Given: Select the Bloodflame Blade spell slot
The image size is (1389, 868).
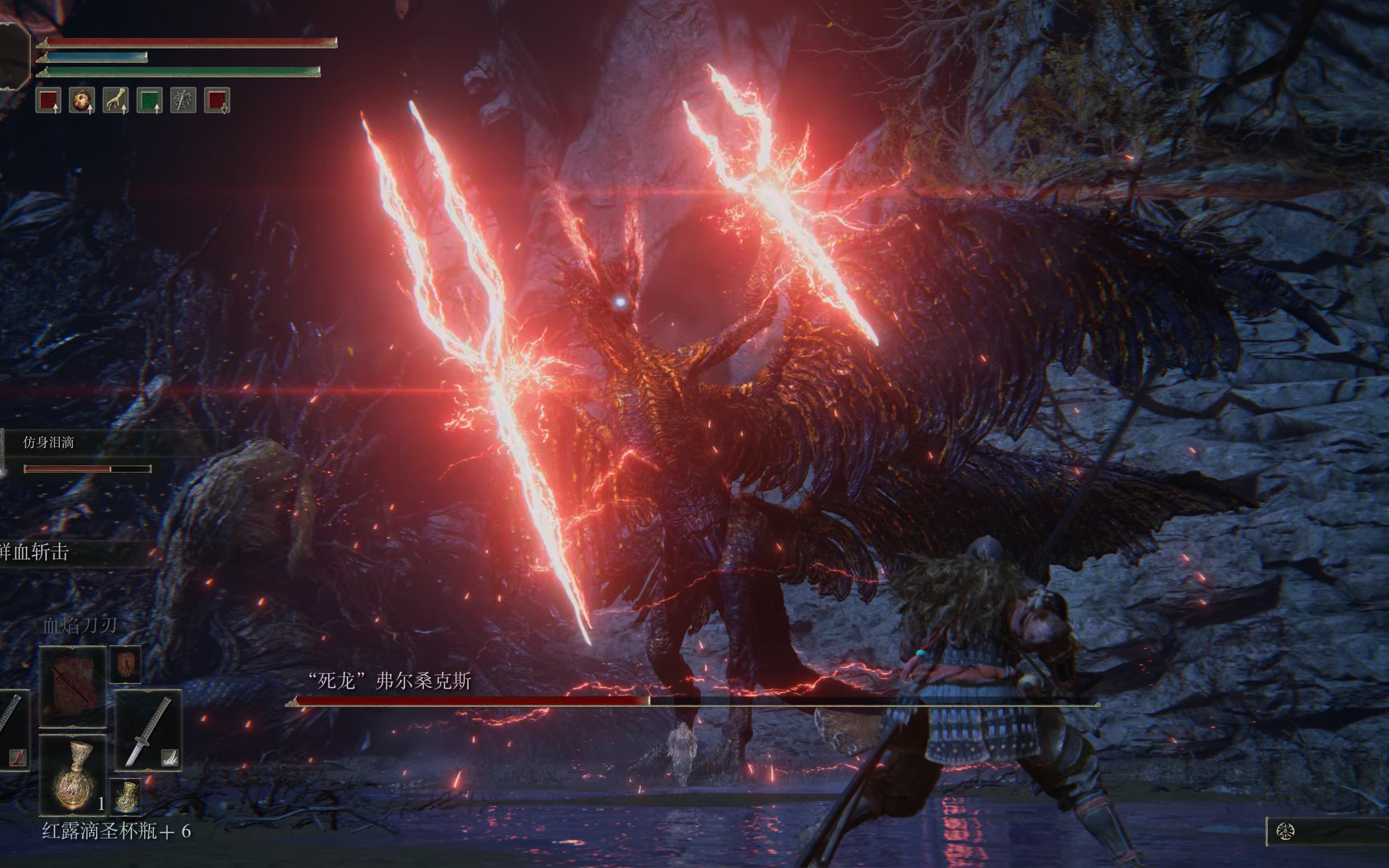Looking at the screenshot, I should (x=73, y=687).
